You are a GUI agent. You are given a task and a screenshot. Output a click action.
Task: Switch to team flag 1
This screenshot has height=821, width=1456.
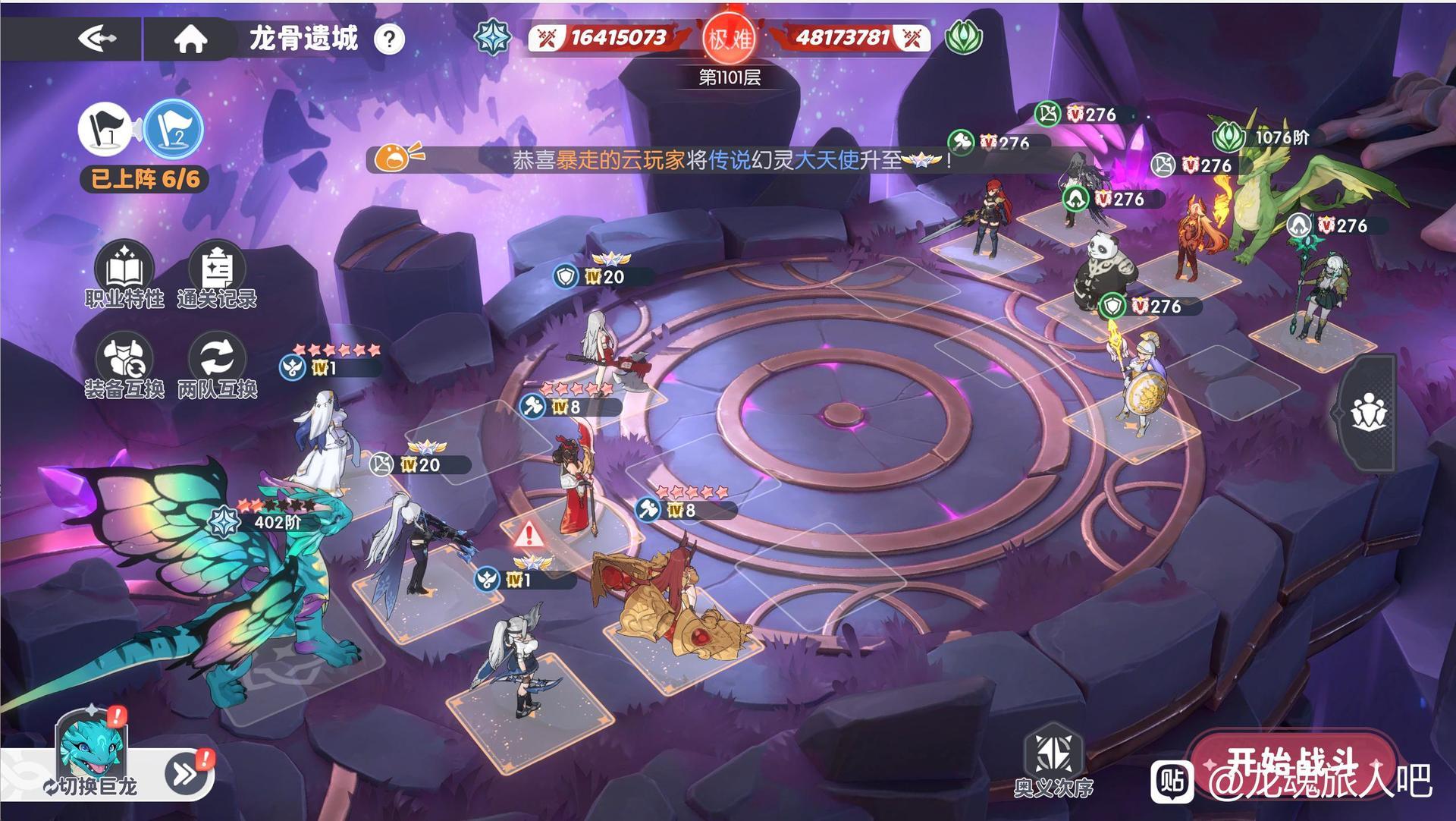[105, 129]
